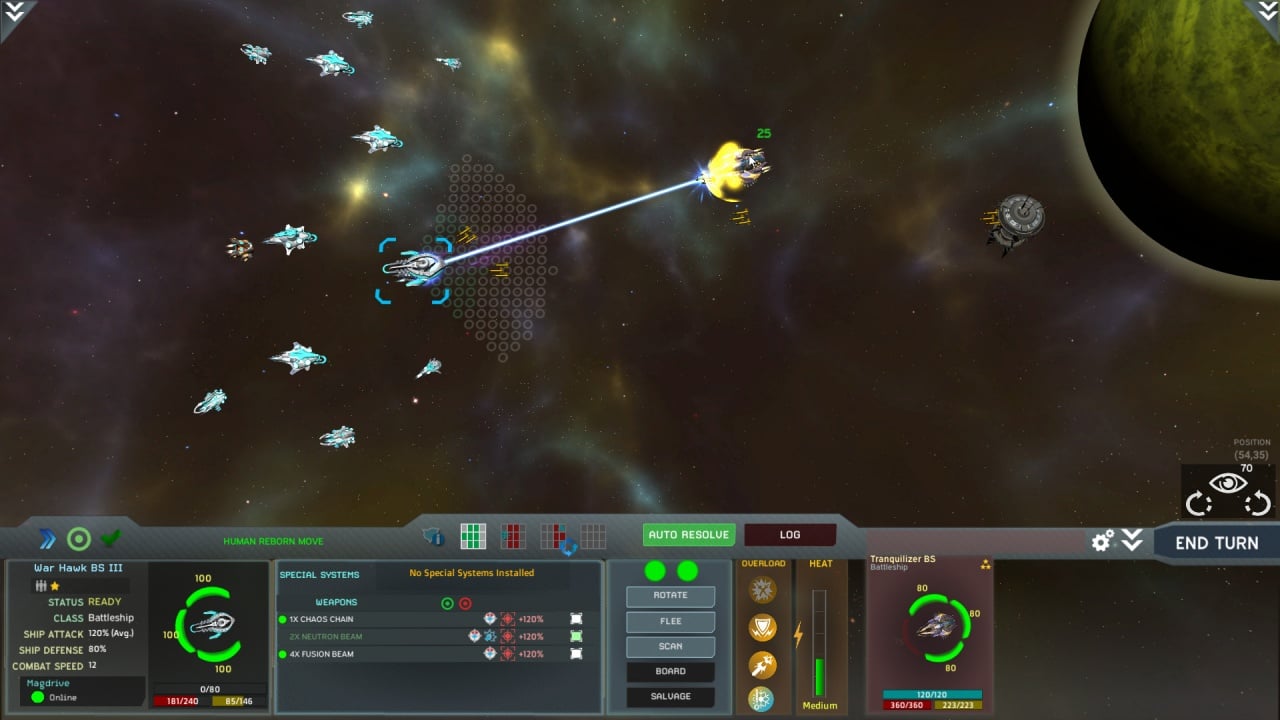This screenshot has width=1280, height=720.
Task: Scan the targeted enemy ship
Action: [x=670, y=646]
